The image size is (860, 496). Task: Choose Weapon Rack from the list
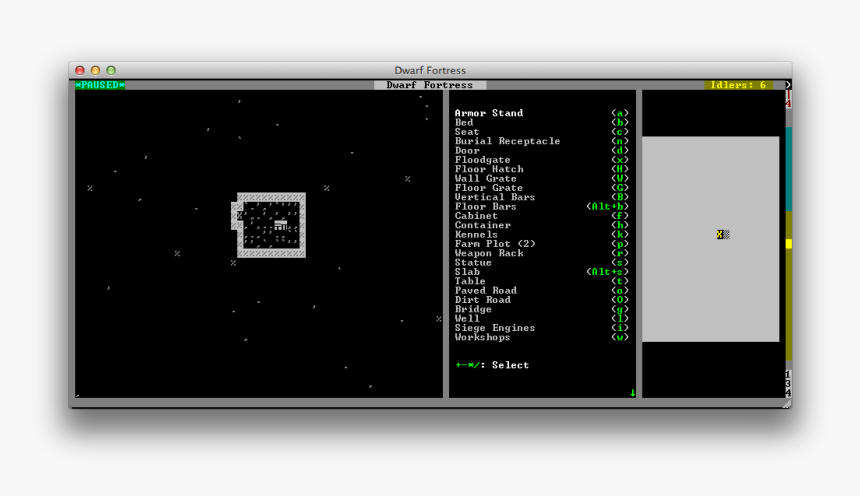(489, 253)
